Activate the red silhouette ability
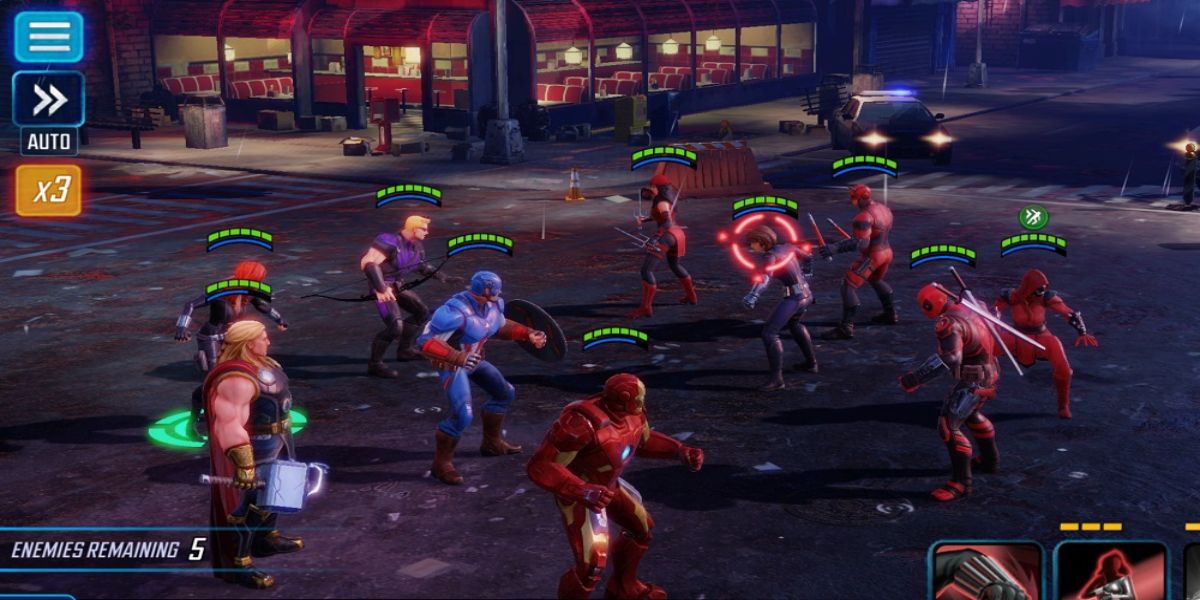Image resolution: width=1200 pixels, height=600 pixels. coord(1110,573)
